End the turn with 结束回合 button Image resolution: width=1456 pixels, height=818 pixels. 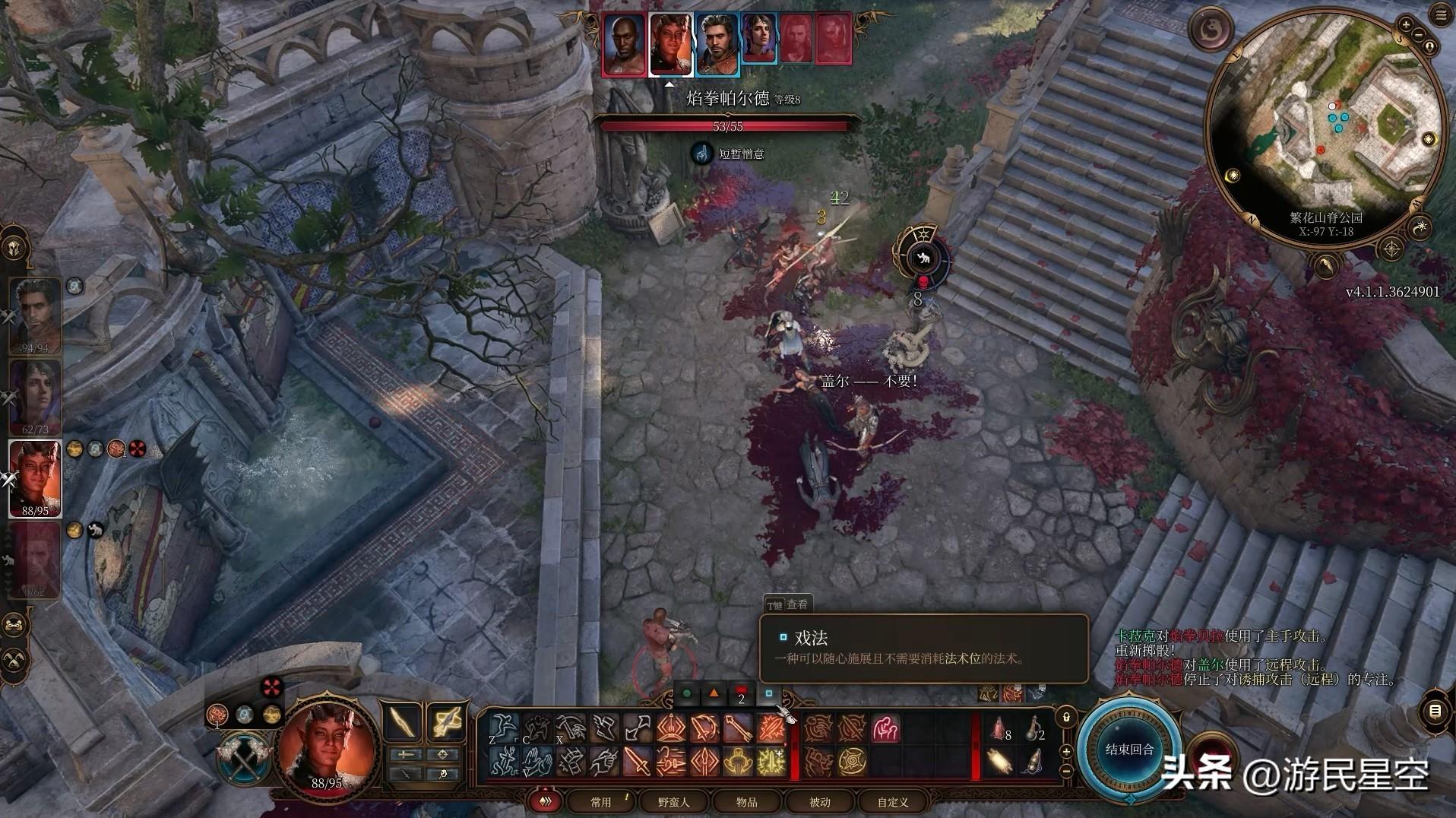[x=1129, y=750]
